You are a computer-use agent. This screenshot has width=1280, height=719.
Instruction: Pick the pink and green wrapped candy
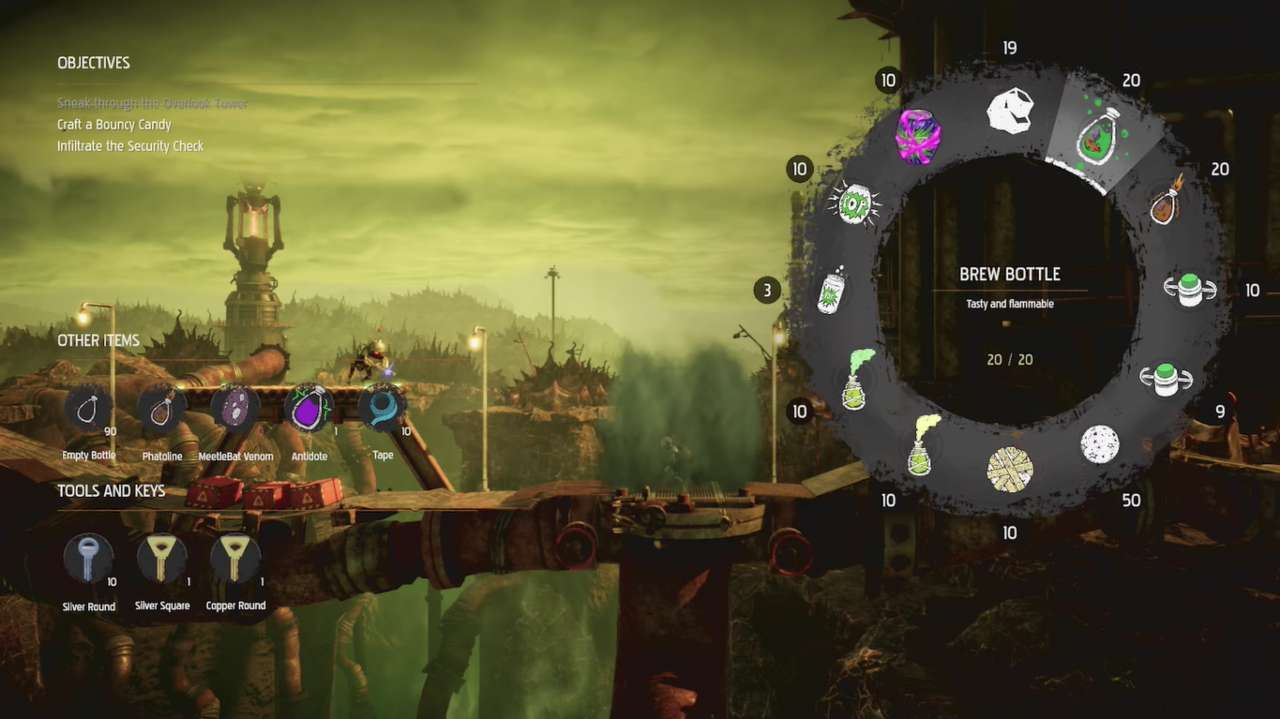918,137
